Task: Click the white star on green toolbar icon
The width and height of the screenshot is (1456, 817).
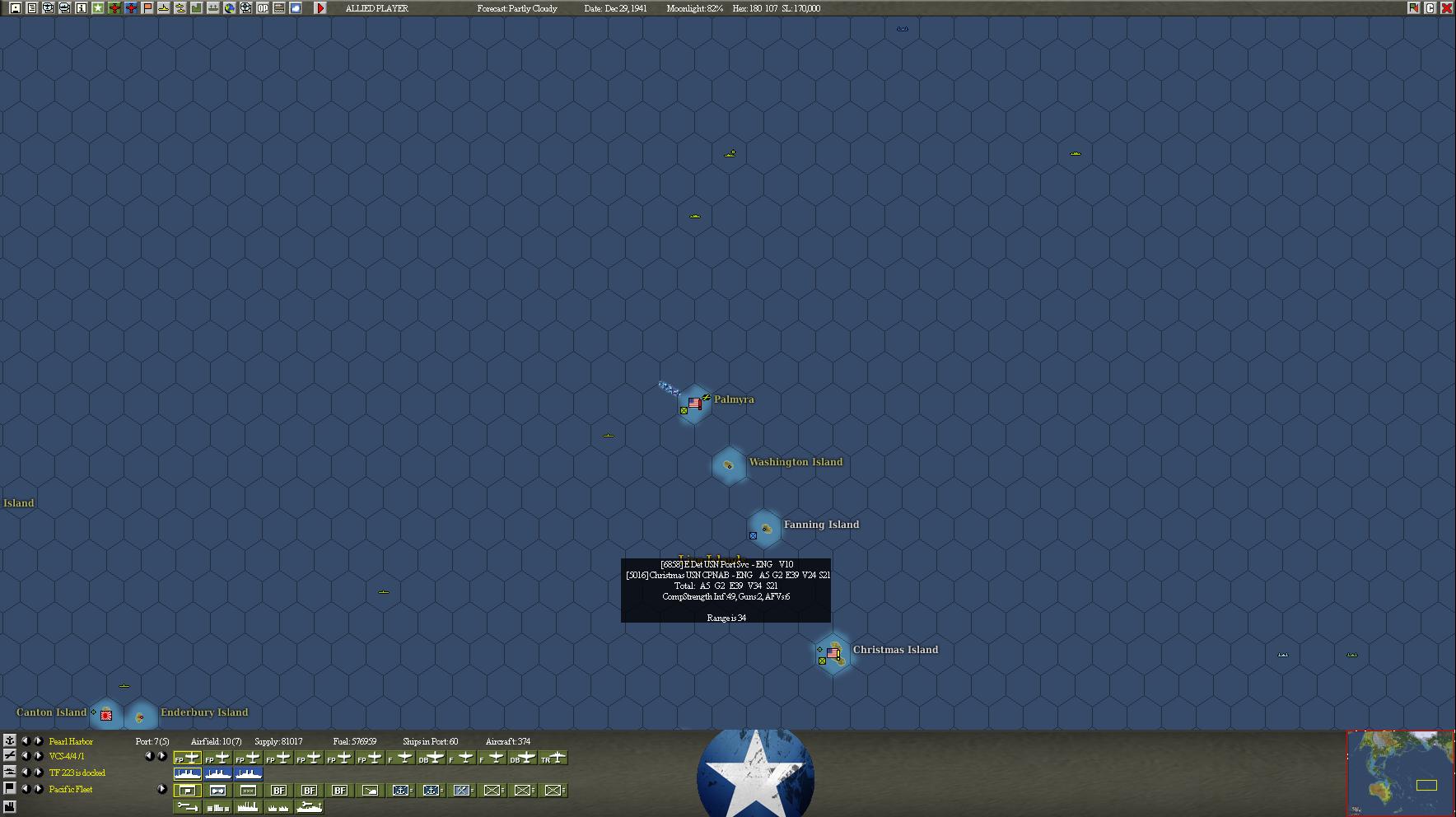Action: [97, 8]
